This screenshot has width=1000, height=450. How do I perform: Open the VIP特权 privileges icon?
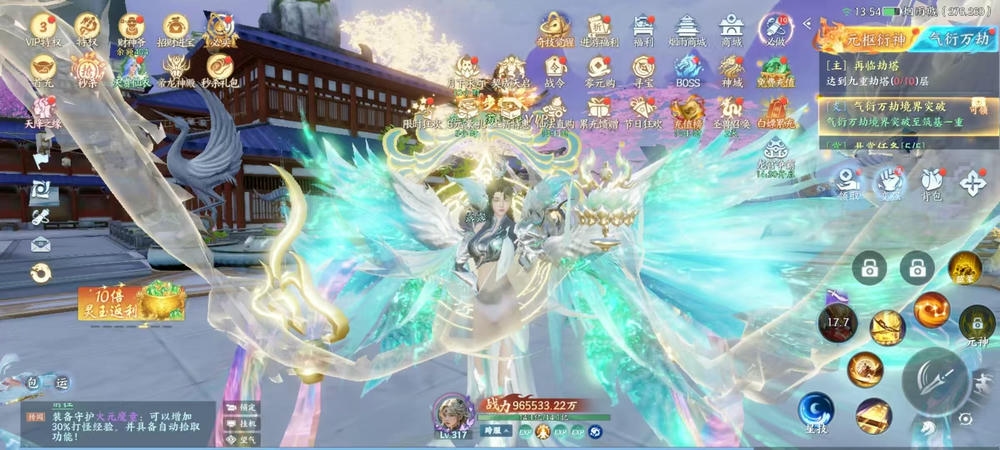coord(43,28)
